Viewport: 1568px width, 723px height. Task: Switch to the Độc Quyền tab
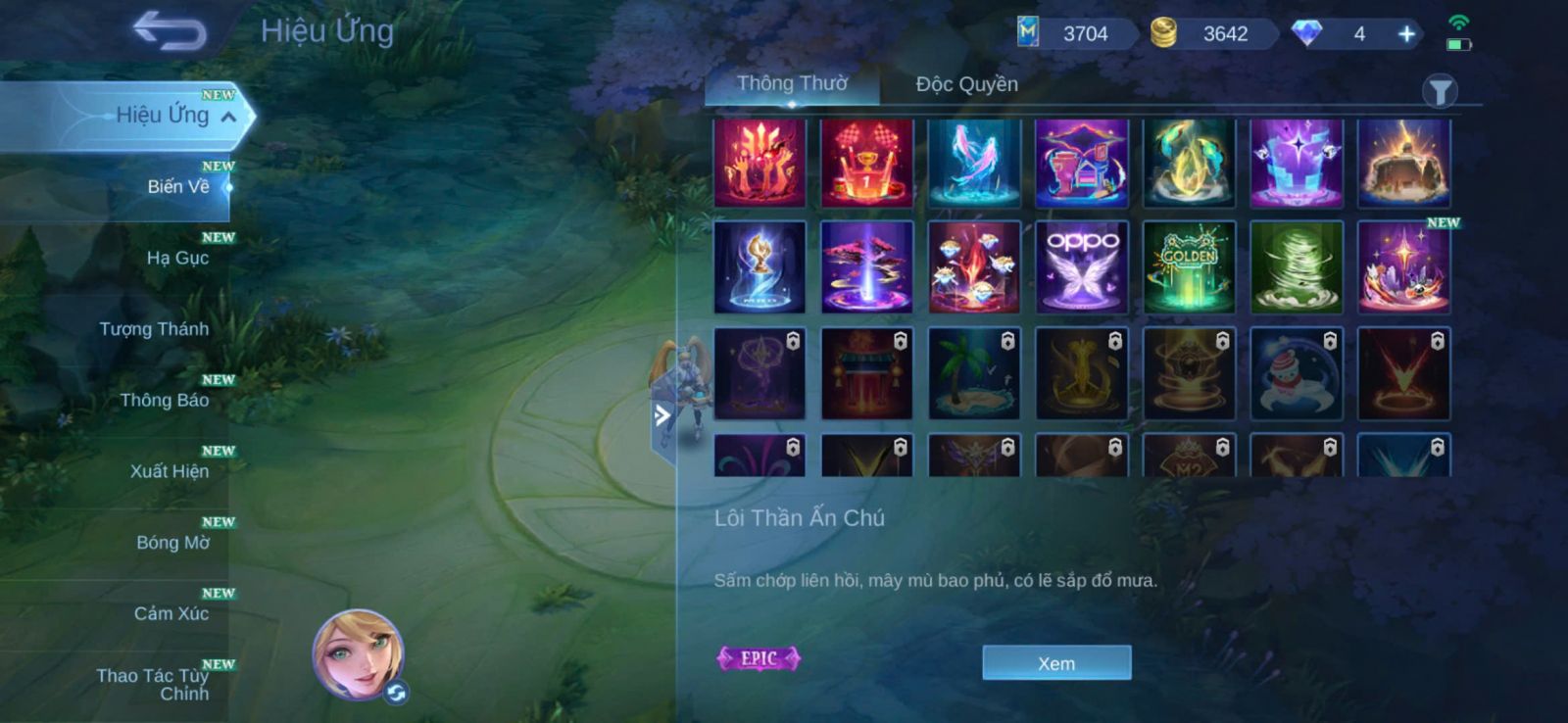coord(966,84)
